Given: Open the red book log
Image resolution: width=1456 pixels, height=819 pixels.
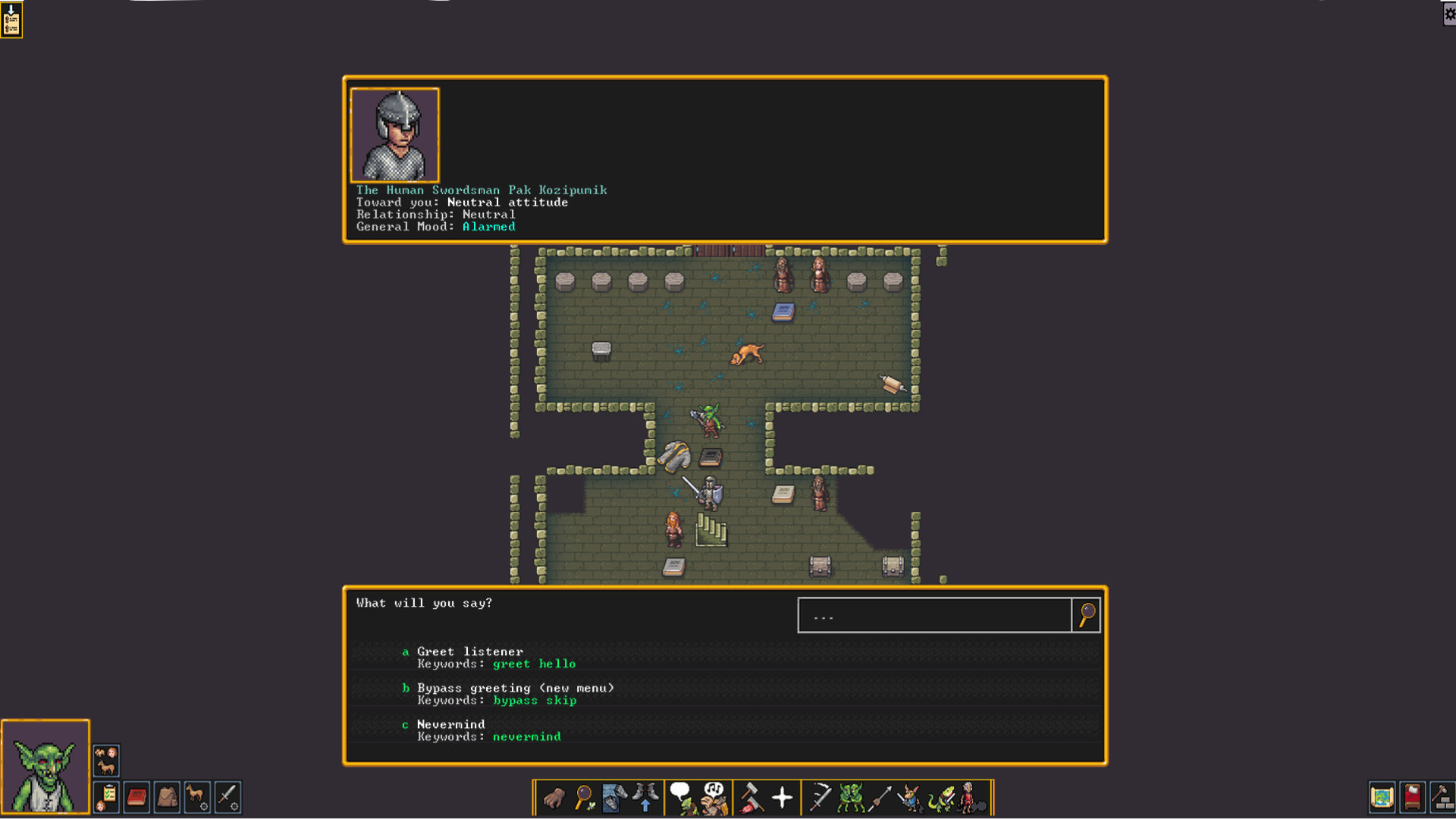Looking at the screenshot, I should (x=136, y=798).
